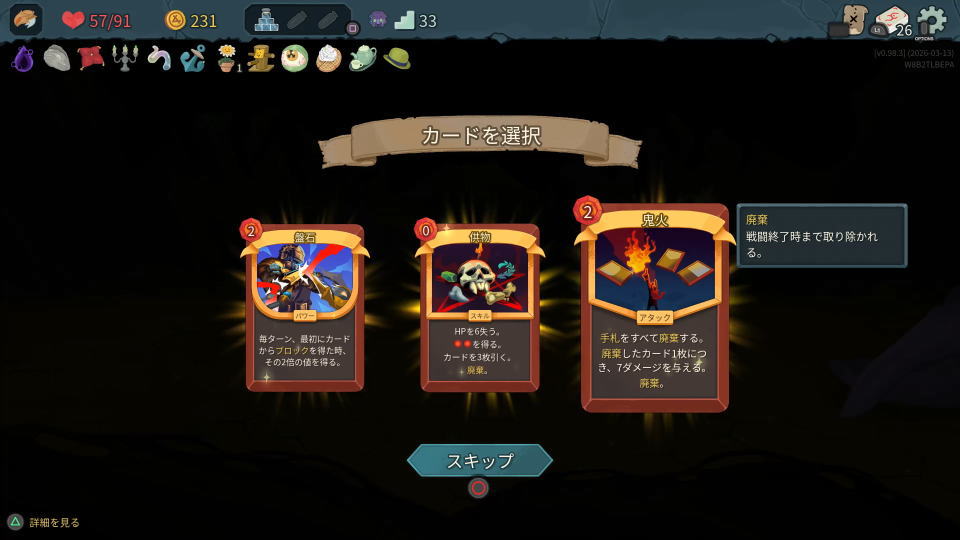Inspect the potted flower relic
The image size is (960, 540).
pos(228,58)
